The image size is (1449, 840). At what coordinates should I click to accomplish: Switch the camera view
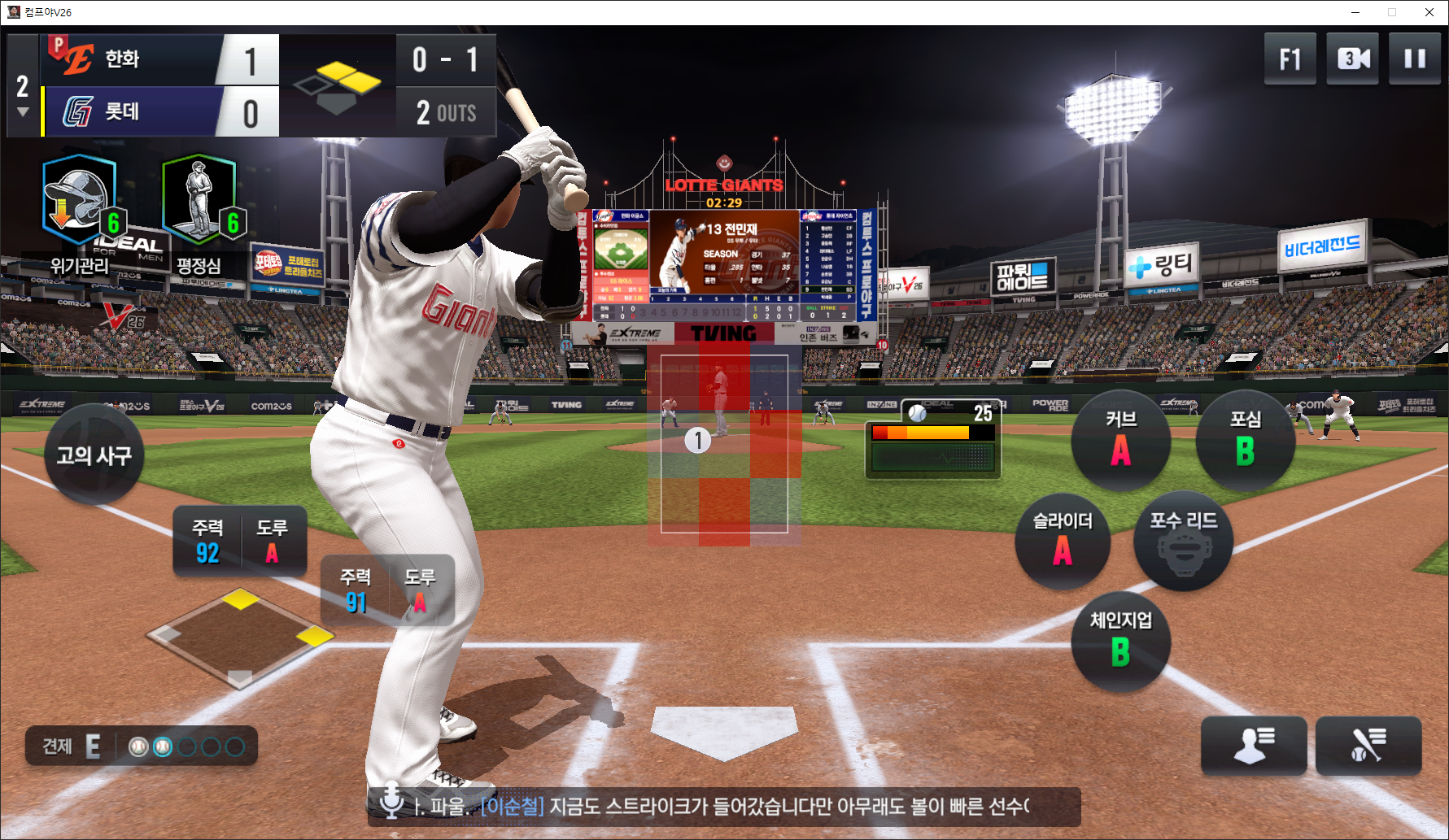pos(1352,59)
